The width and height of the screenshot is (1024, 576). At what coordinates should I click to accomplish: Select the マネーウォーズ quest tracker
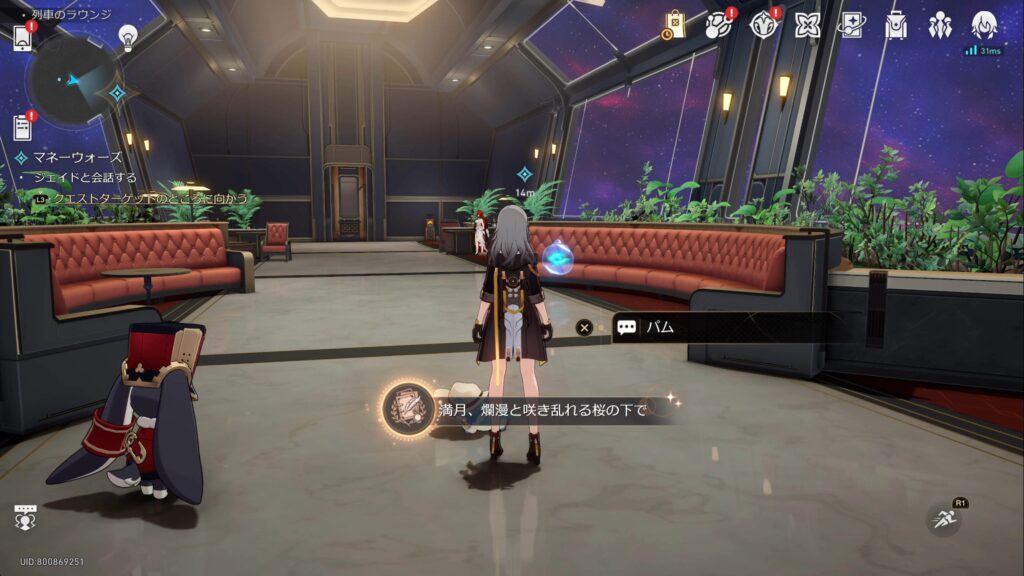(x=75, y=157)
